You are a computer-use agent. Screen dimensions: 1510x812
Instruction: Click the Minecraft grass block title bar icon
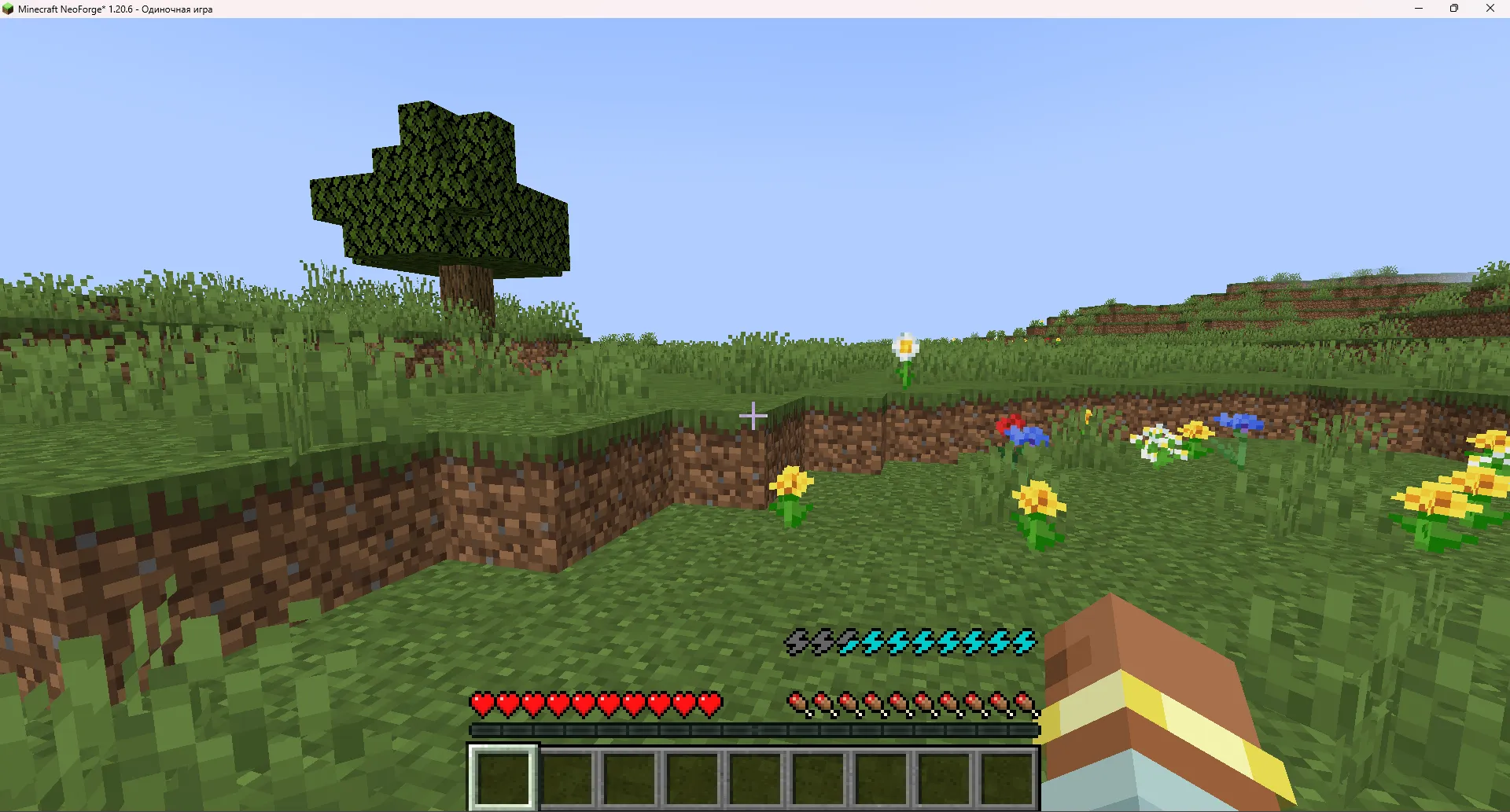tap(9, 9)
